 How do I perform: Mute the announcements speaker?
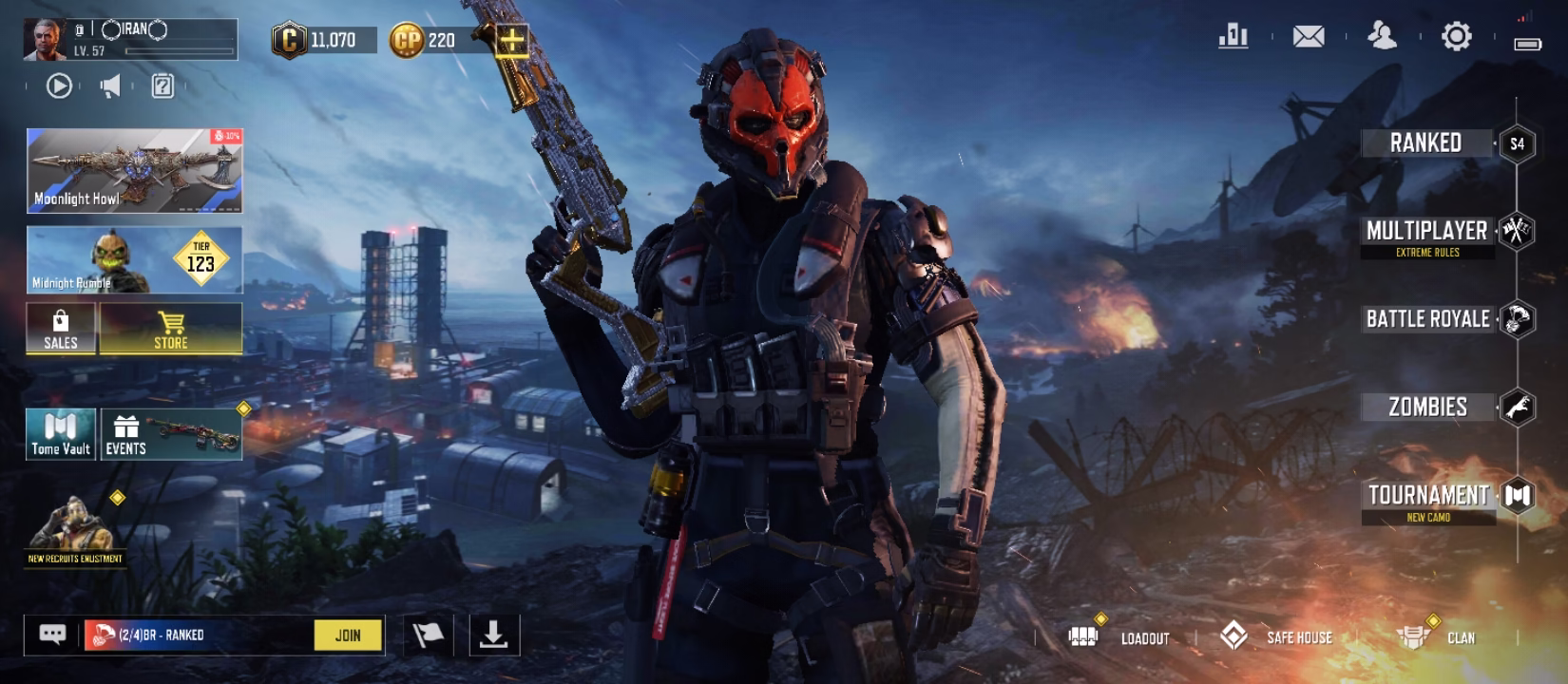(111, 85)
